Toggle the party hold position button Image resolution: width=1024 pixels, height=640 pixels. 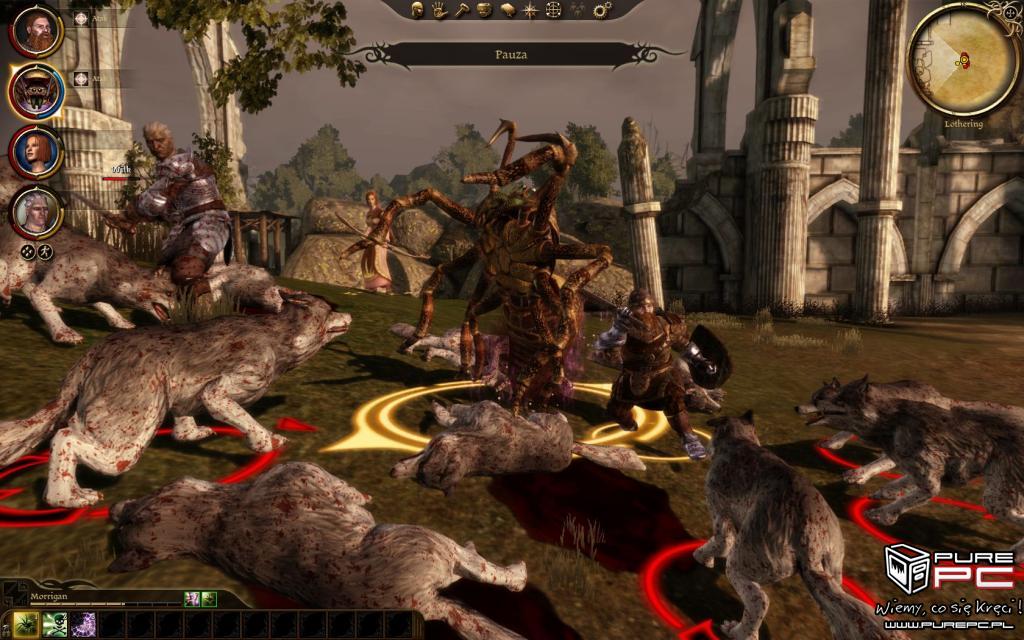coord(45,252)
